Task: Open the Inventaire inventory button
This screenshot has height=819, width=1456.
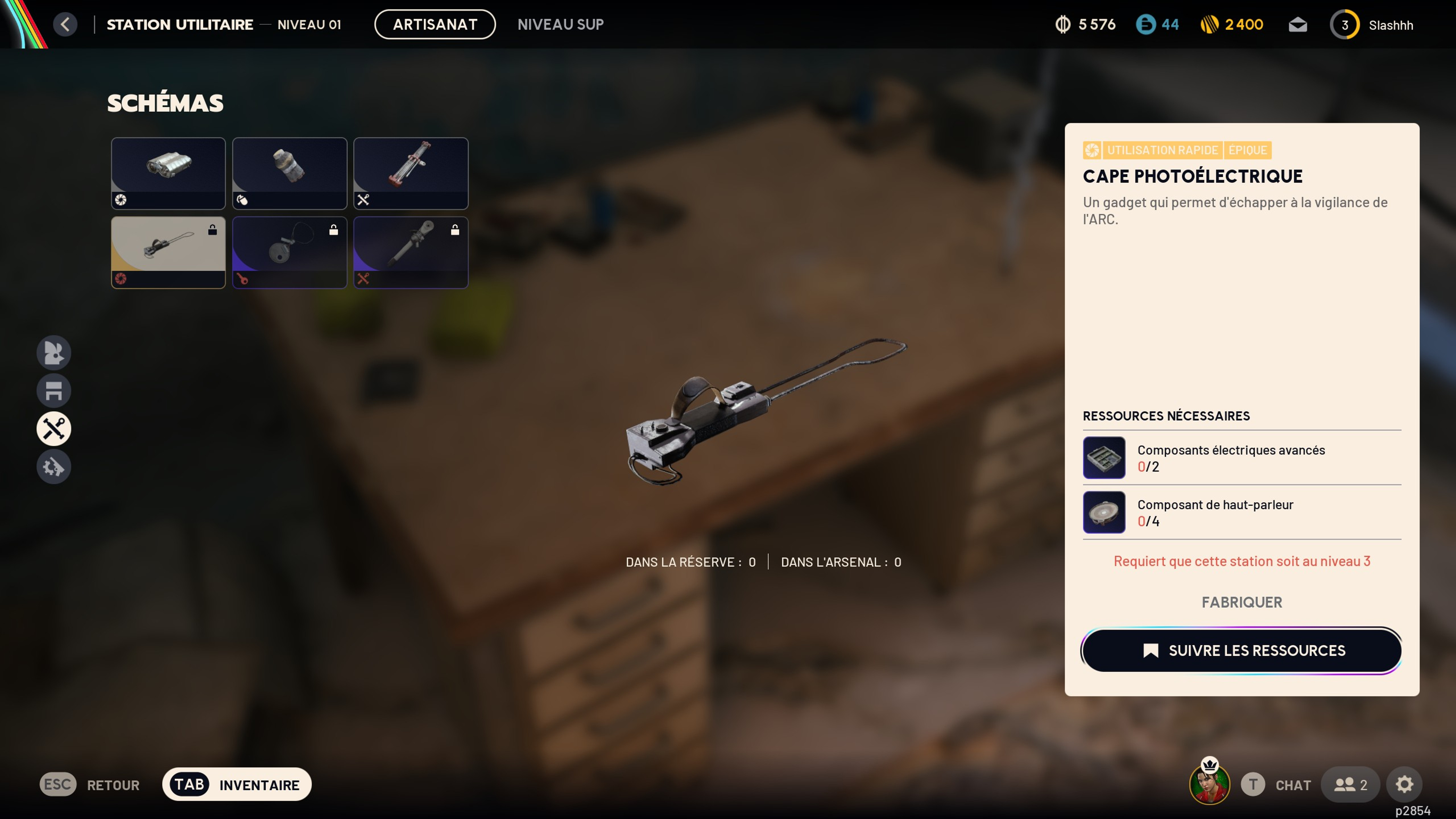Action: [237, 785]
